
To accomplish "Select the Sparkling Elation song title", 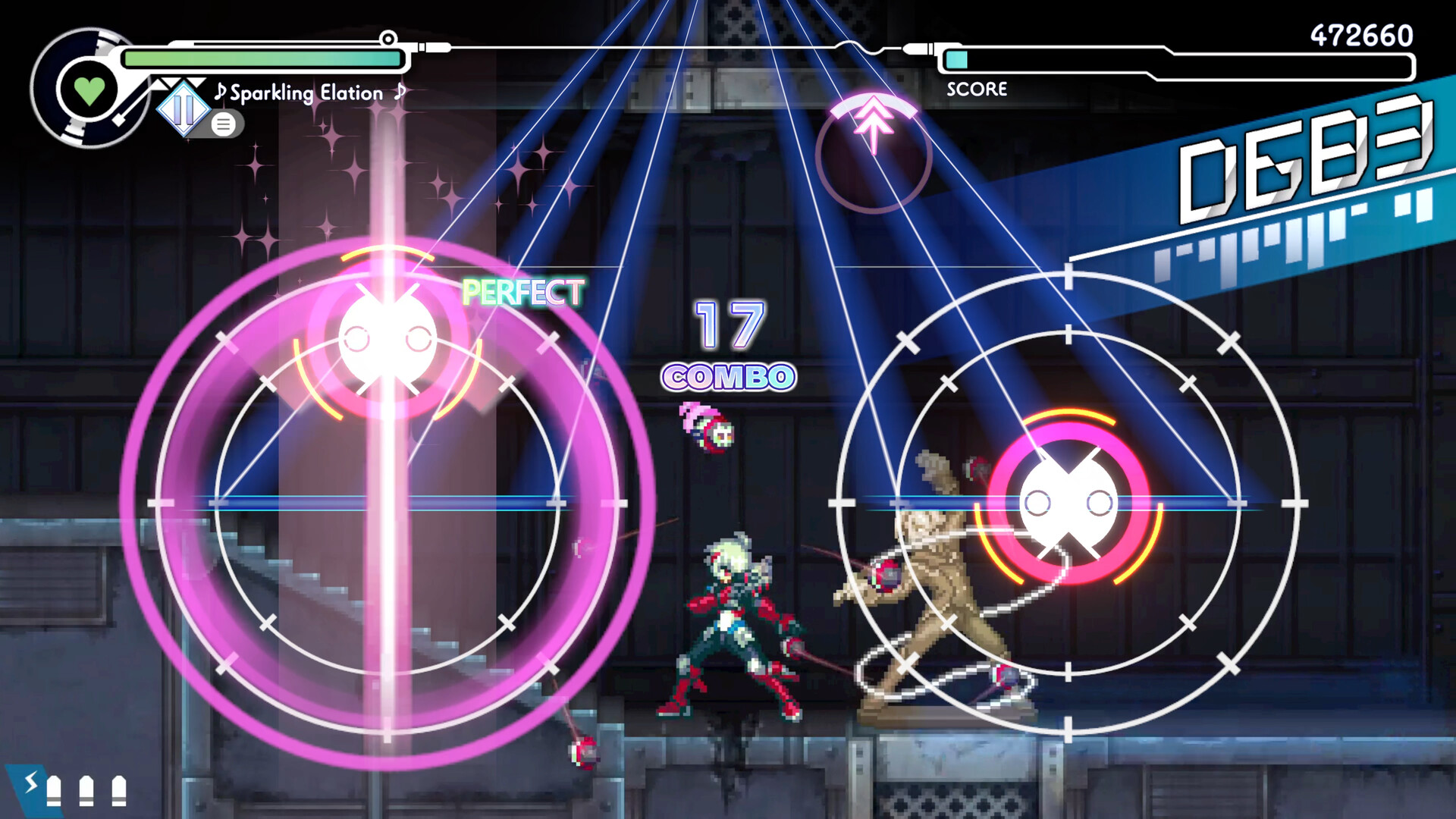I will 307,93.
